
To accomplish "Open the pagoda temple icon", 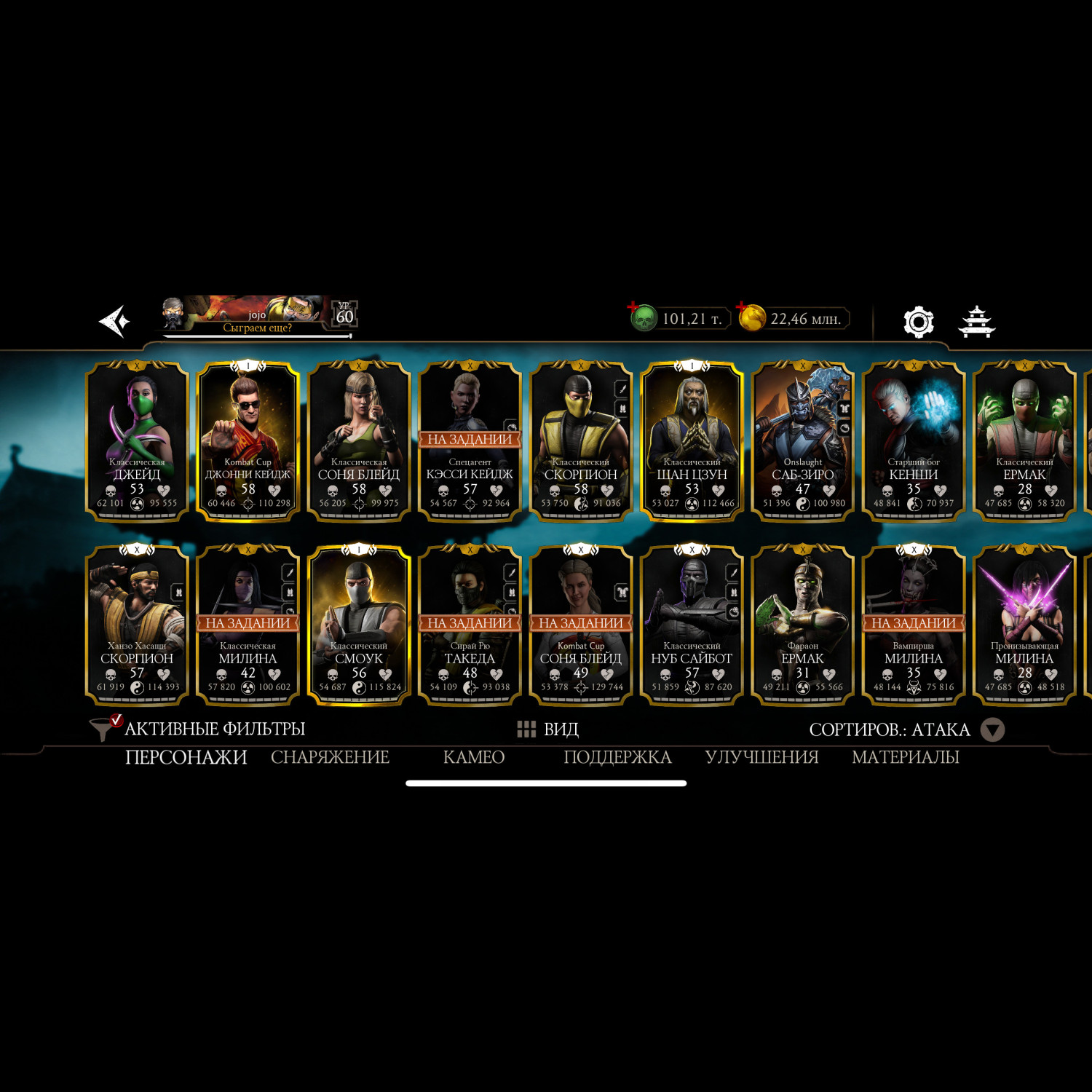I will coord(976,321).
